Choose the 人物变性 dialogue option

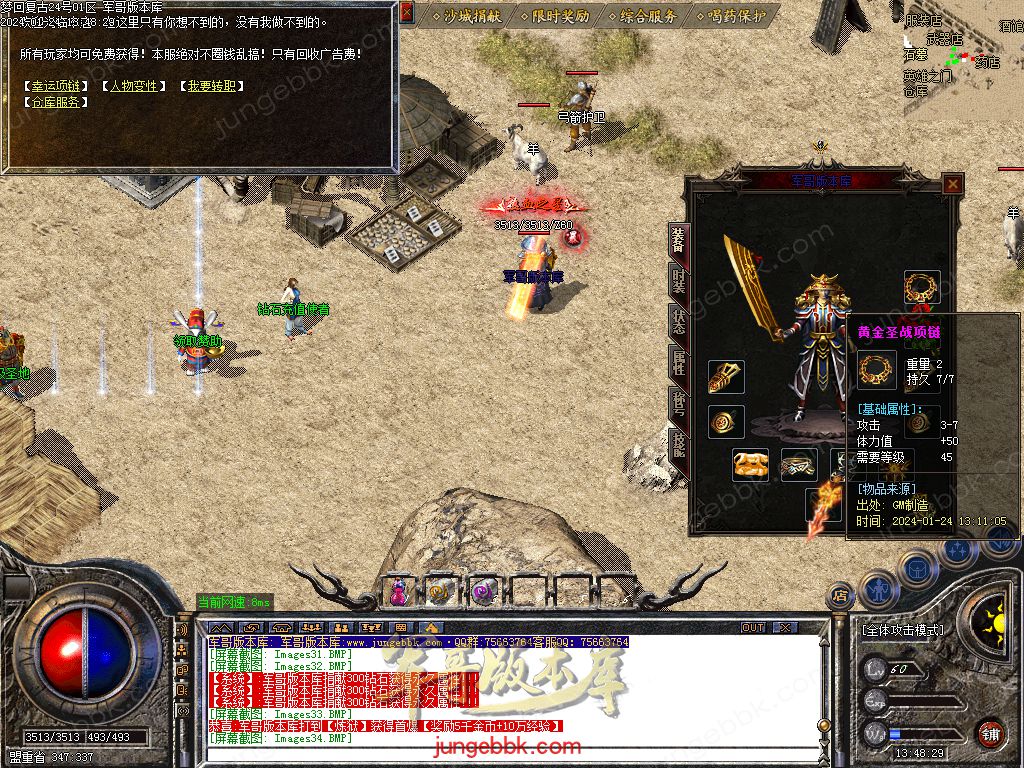133,86
